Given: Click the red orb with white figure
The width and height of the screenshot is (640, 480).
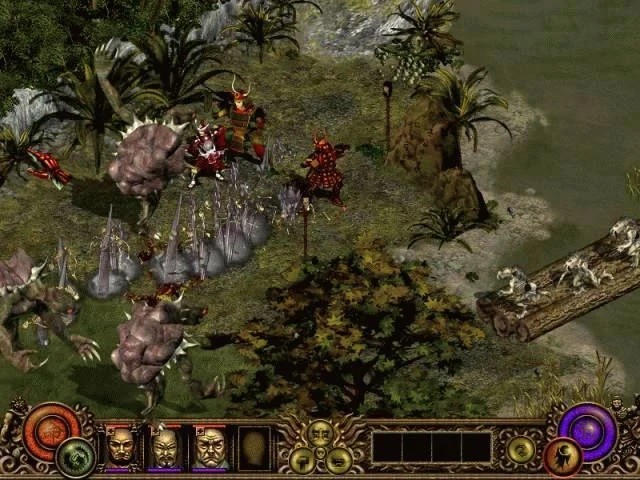Looking at the screenshot, I should [x=562, y=457].
